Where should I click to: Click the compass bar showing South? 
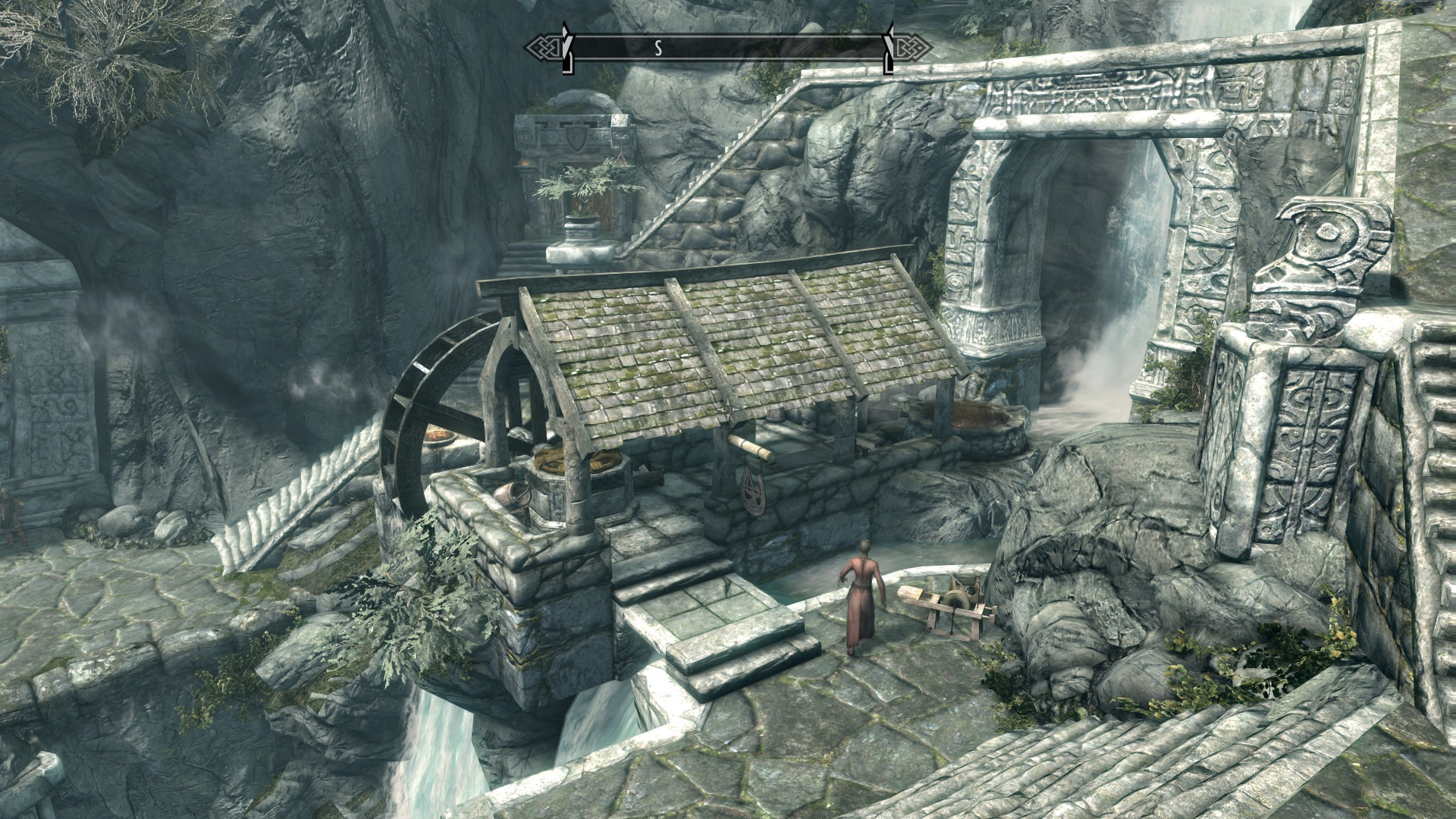click(x=728, y=49)
